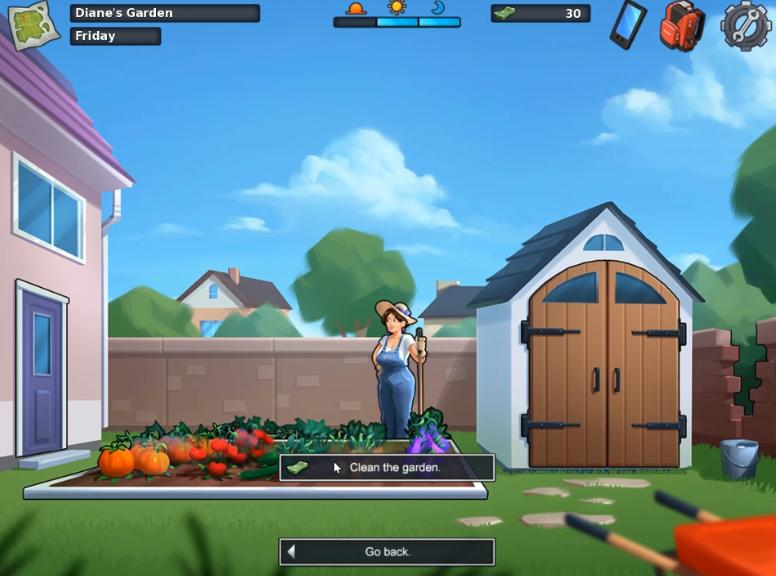The image size is (776, 576).
Task: Open the orange backpack inventory
Action: [682, 25]
